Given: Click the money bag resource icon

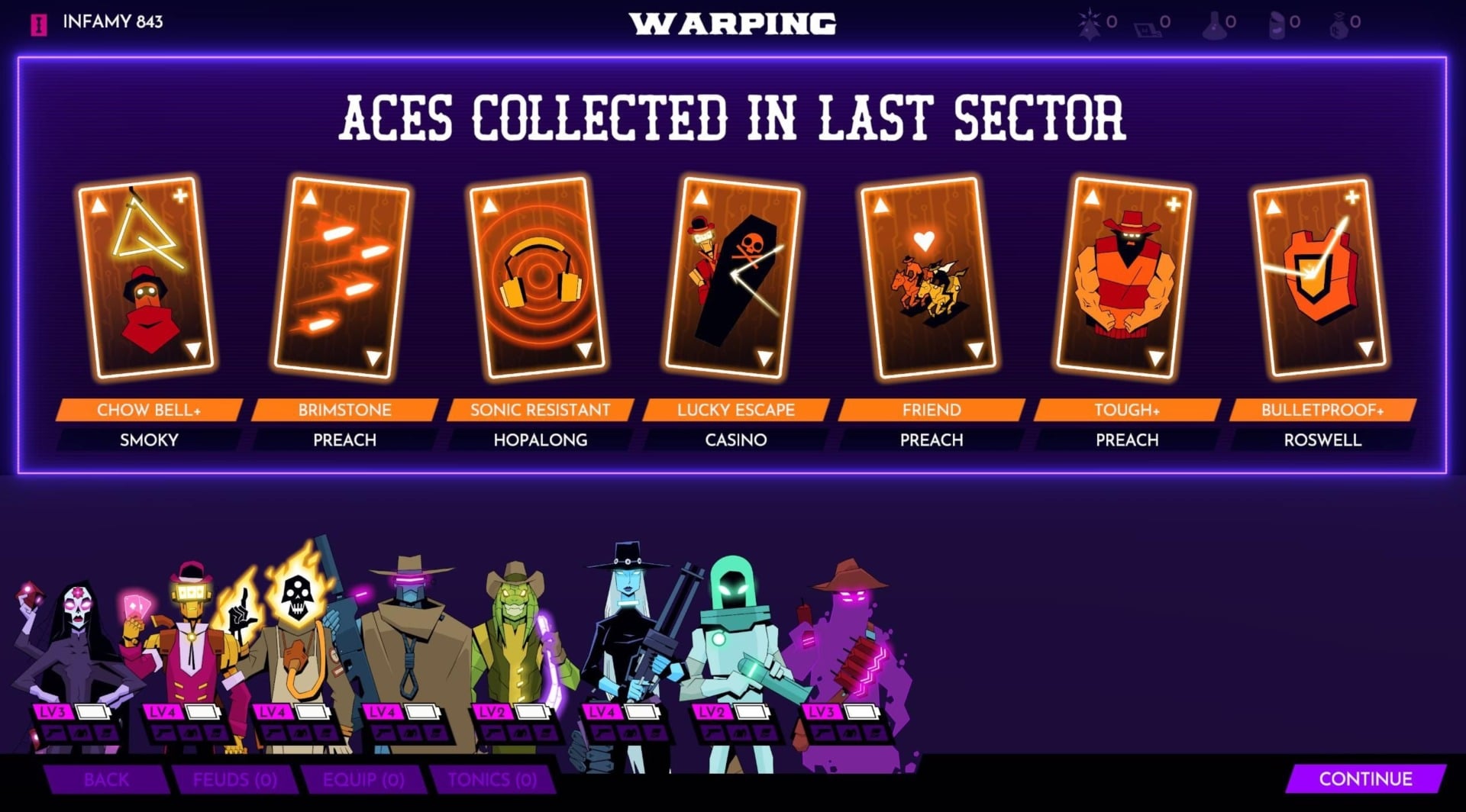Looking at the screenshot, I should pos(1338,25).
